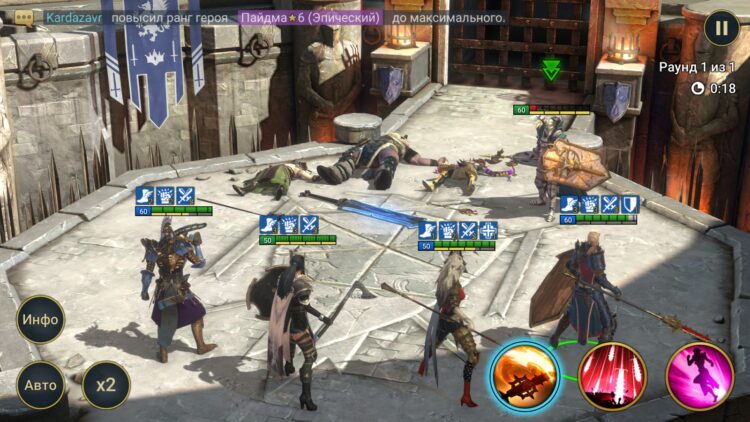Cast the pink dancing figure skill
The width and height of the screenshot is (750, 422).
tap(700, 376)
